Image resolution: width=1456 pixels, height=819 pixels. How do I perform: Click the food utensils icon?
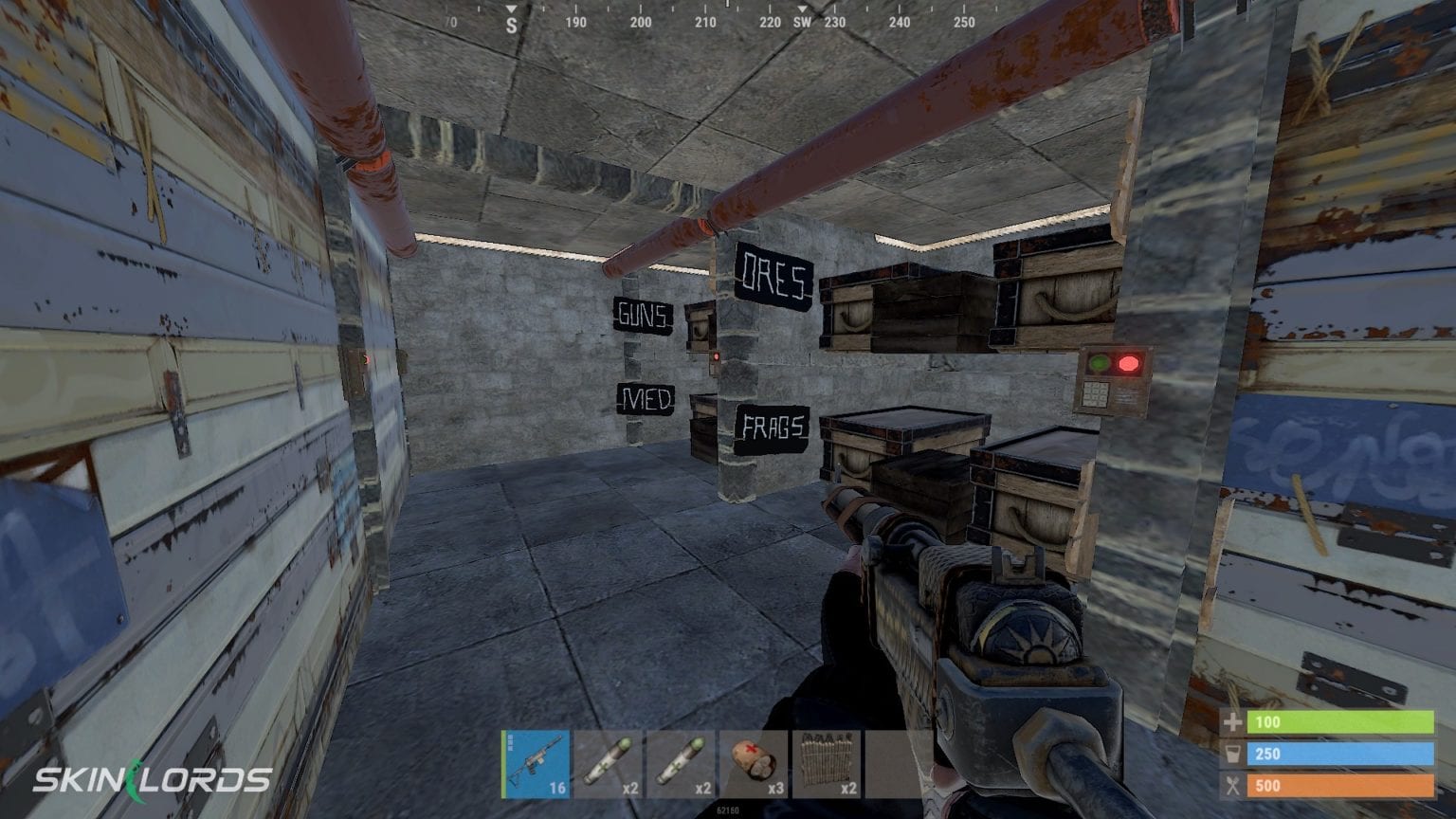pyautogui.click(x=1232, y=786)
